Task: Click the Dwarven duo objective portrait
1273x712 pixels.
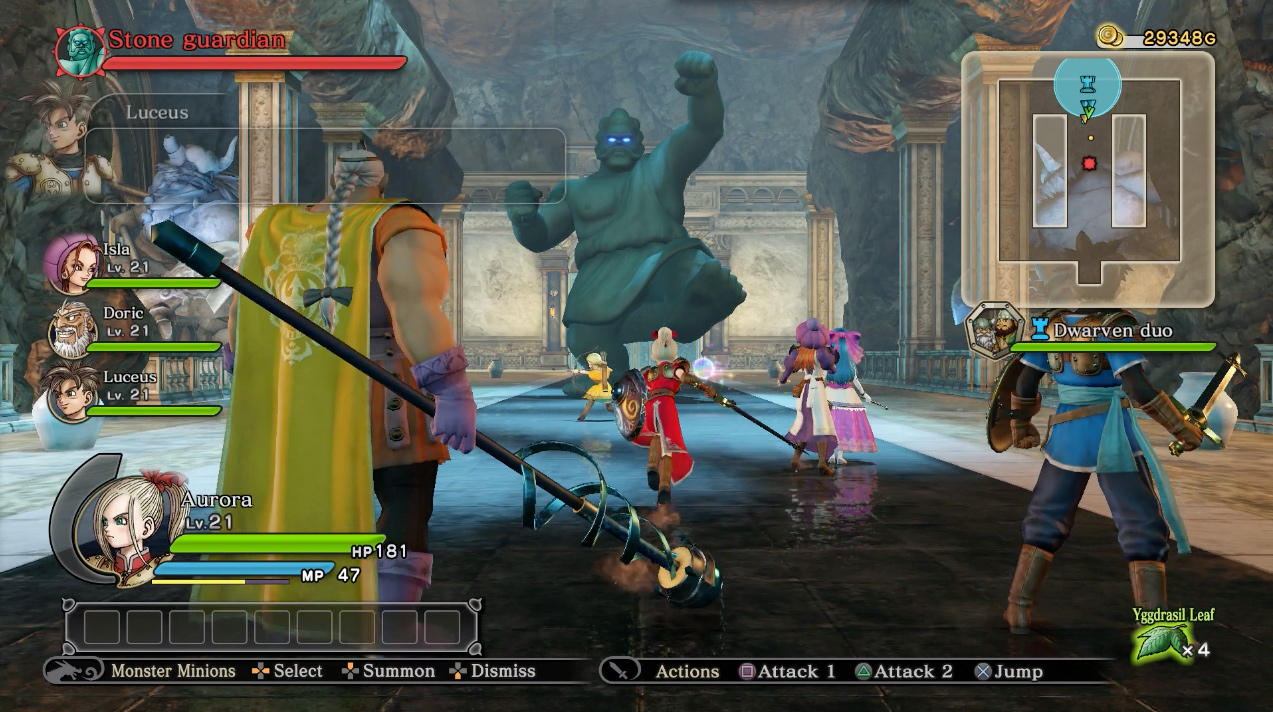Action: pyautogui.click(x=994, y=331)
